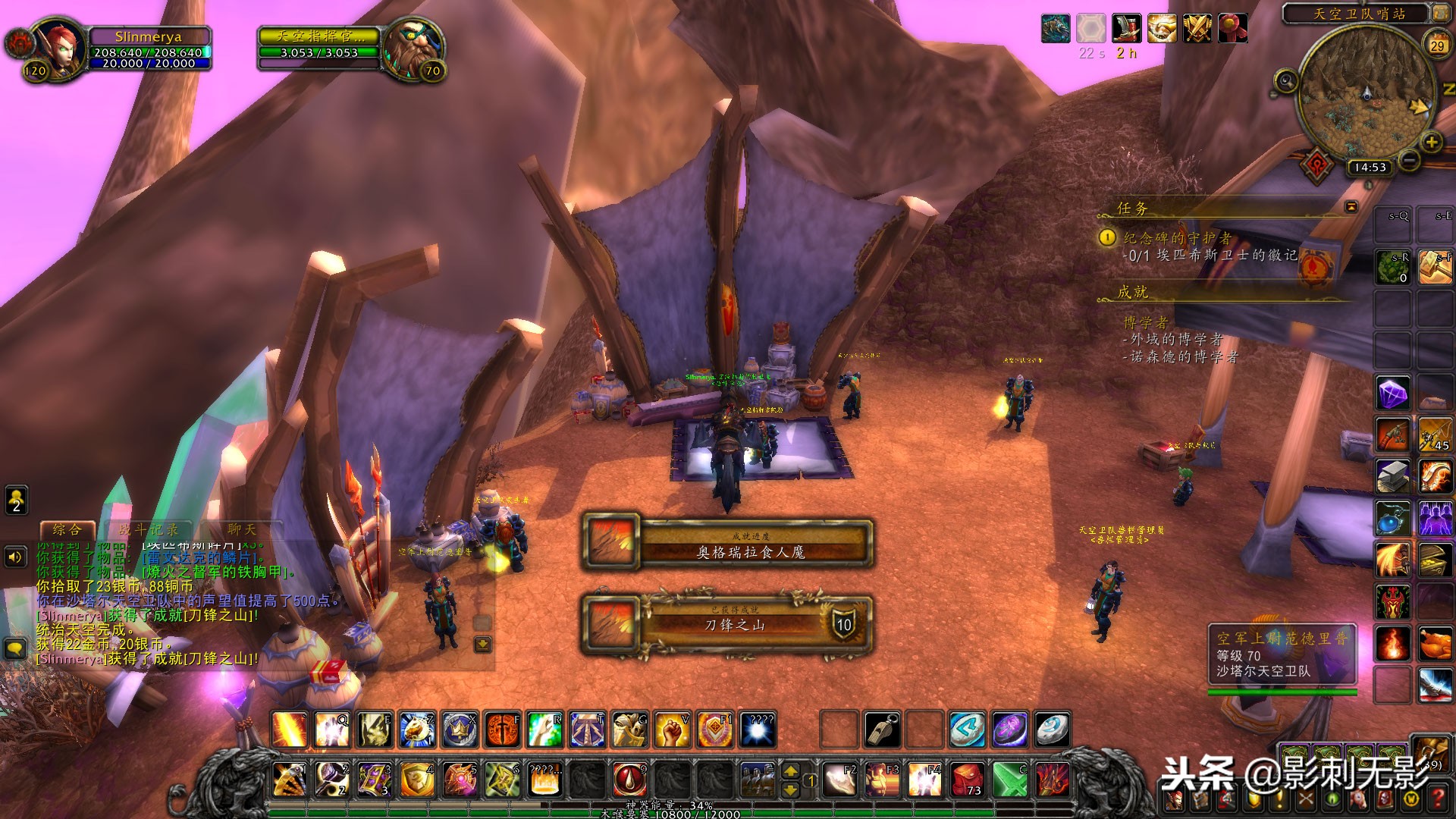Click the purple gem item slot
The image size is (1456, 819).
1392,394
